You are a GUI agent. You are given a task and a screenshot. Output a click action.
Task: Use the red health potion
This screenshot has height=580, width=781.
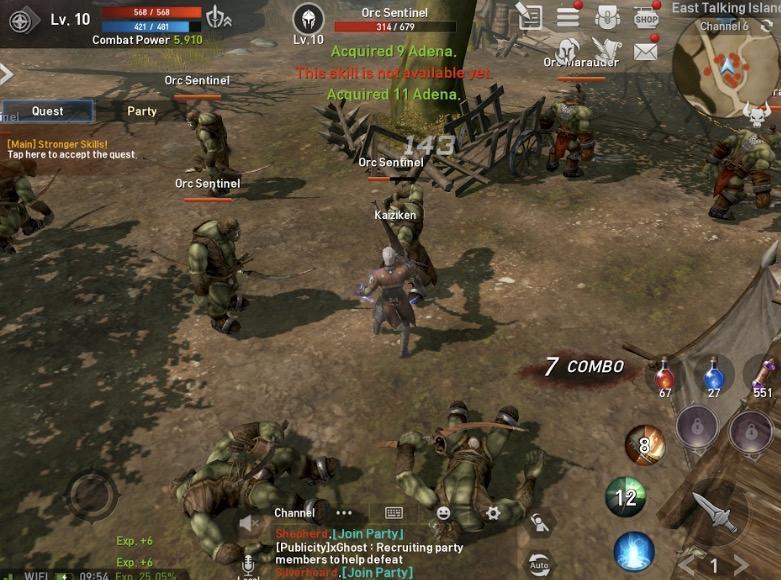coord(664,378)
